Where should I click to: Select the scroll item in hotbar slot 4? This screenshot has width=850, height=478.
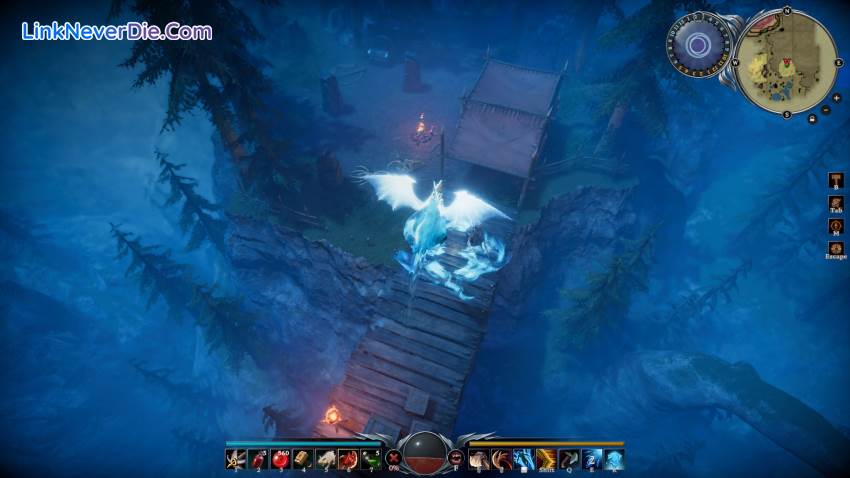point(303,460)
